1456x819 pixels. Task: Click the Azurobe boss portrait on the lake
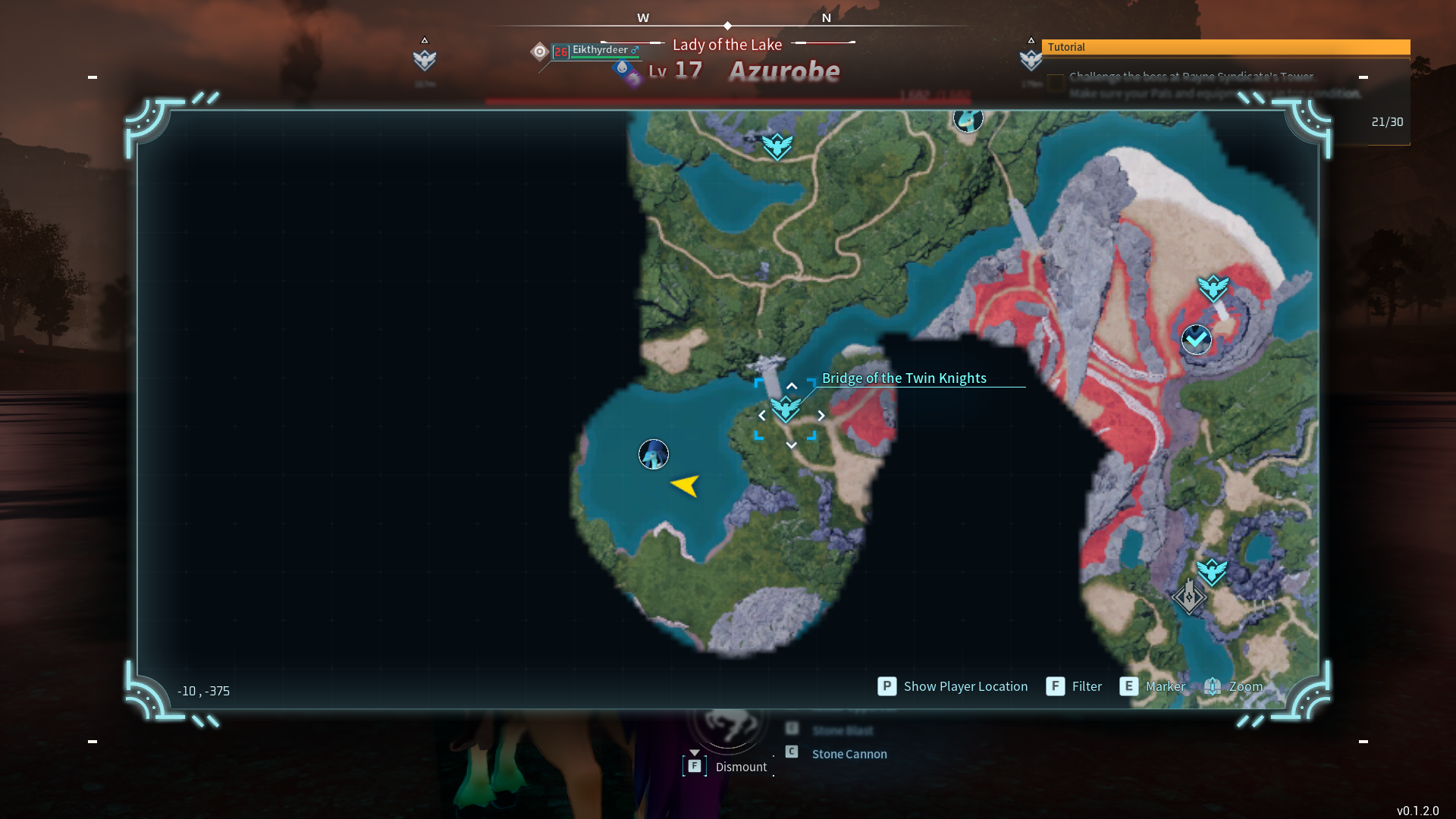pyautogui.click(x=654, y=454)
